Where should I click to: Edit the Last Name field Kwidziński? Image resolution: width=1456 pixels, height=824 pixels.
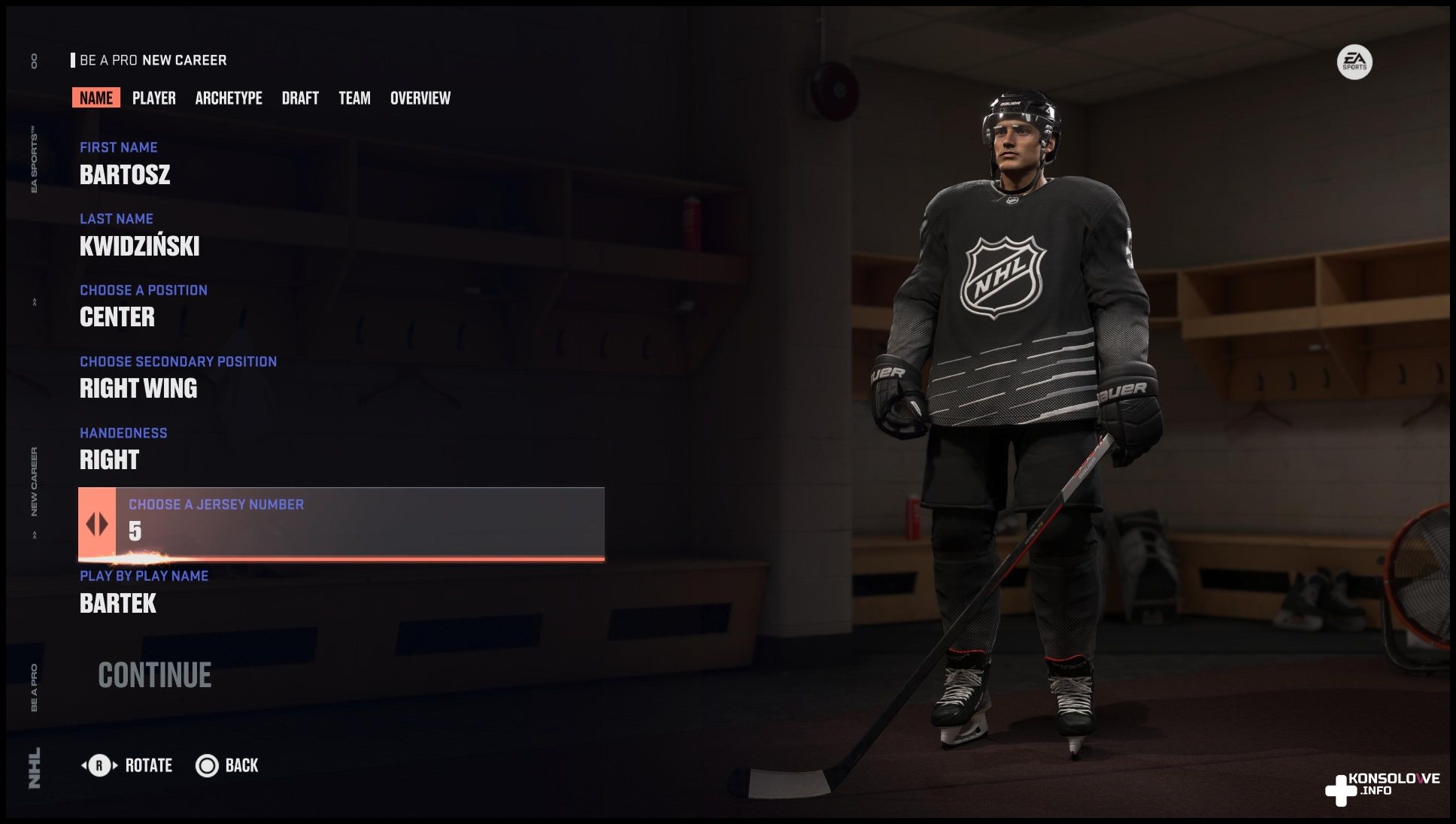pos(139,246)
